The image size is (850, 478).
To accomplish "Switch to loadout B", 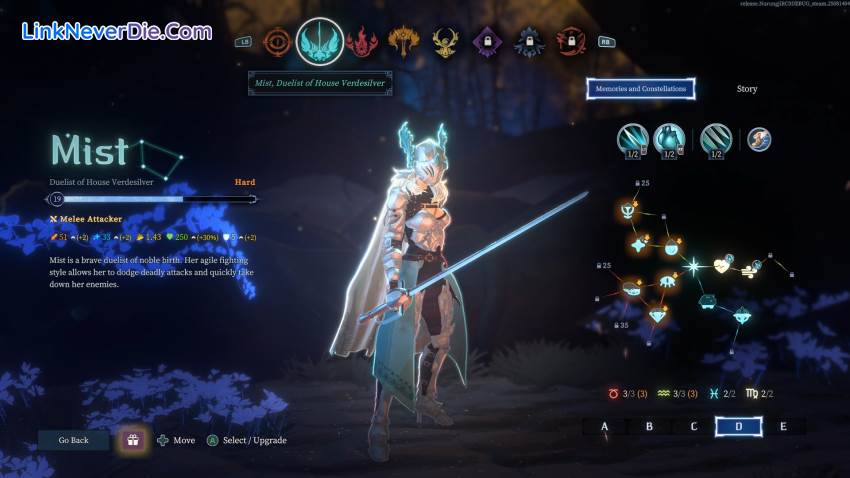I will coord(649,427).
